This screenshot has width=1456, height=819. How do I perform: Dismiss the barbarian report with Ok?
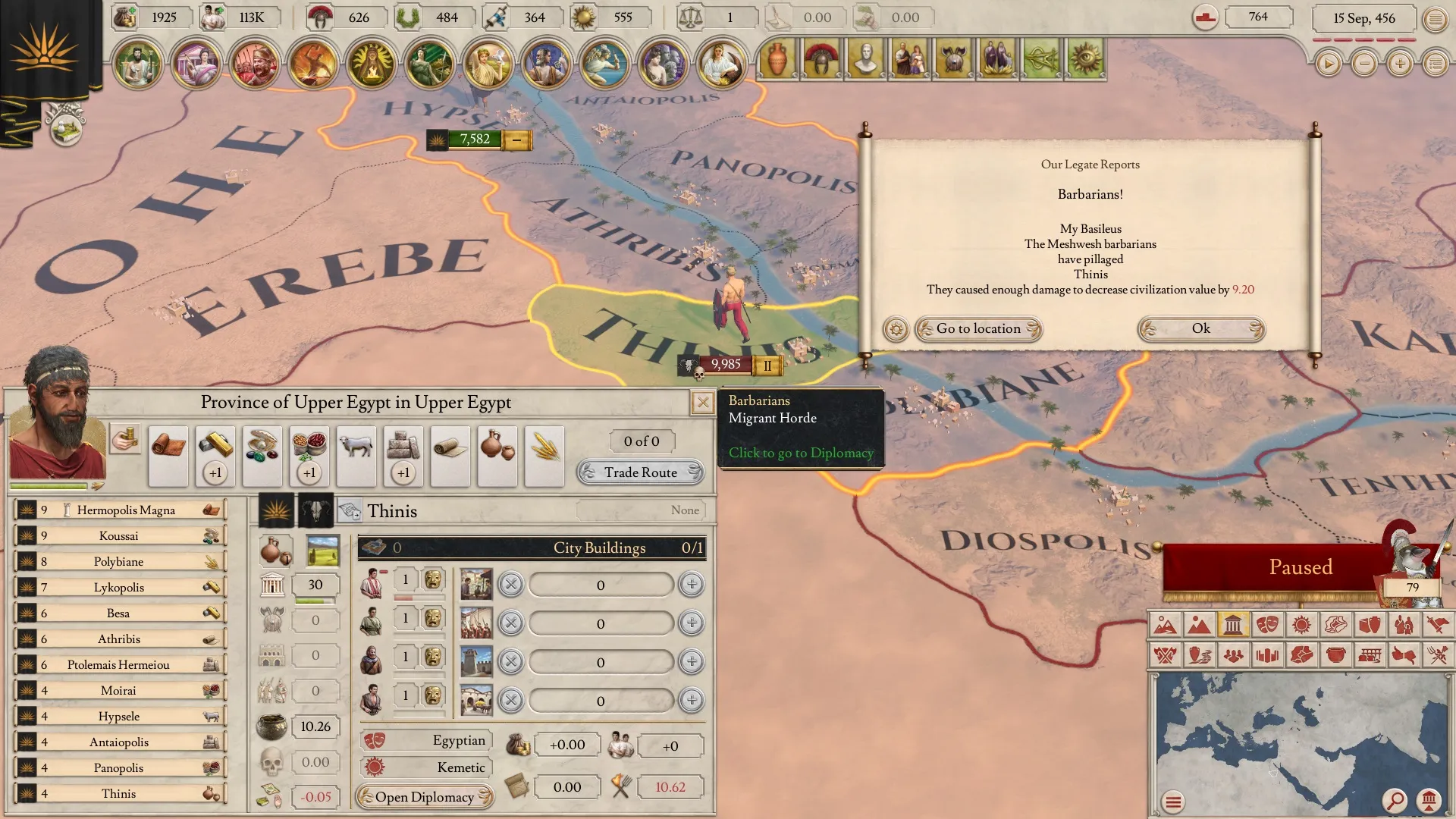point(1200,328)
